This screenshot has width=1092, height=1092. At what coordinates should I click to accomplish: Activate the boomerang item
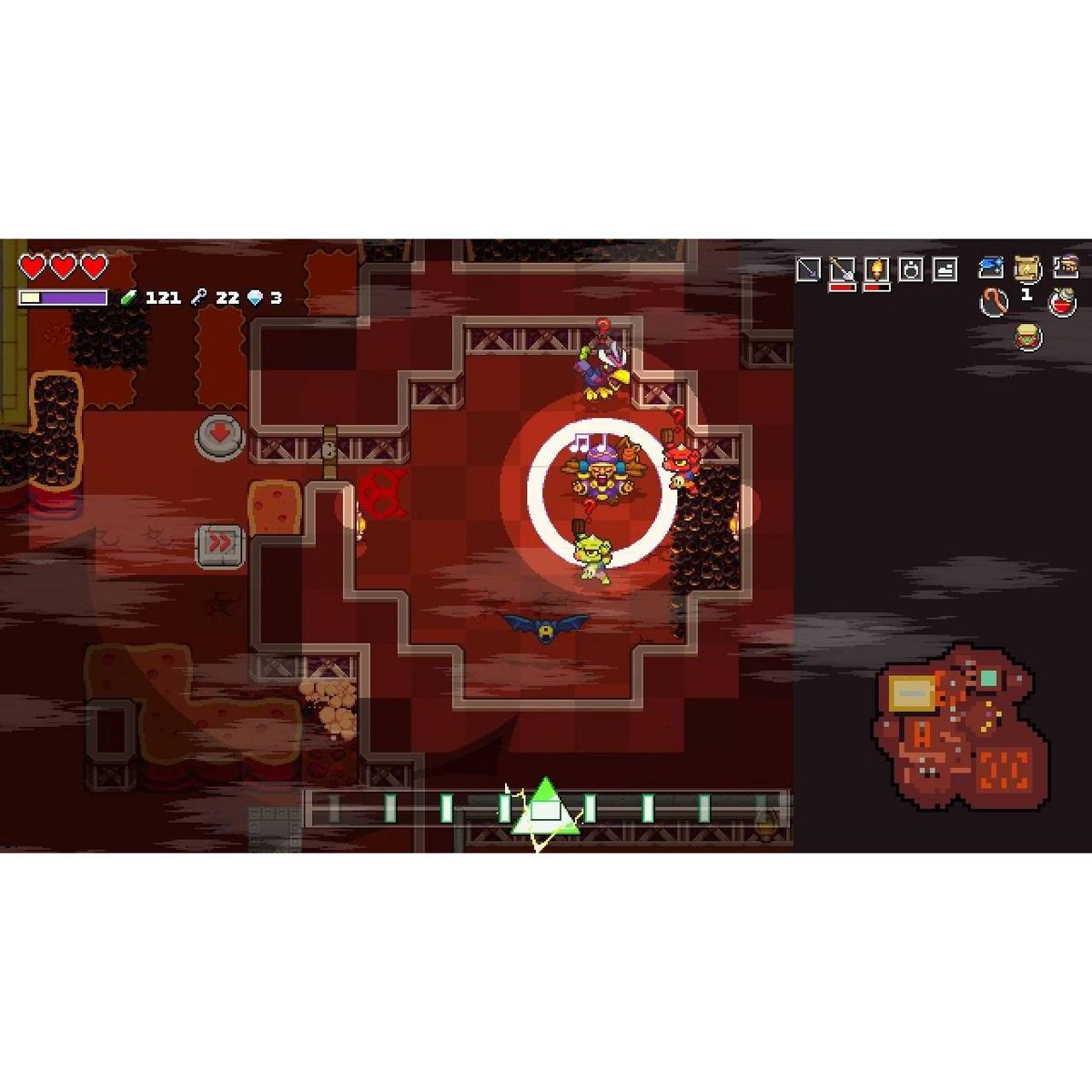[x=994, y=302]
